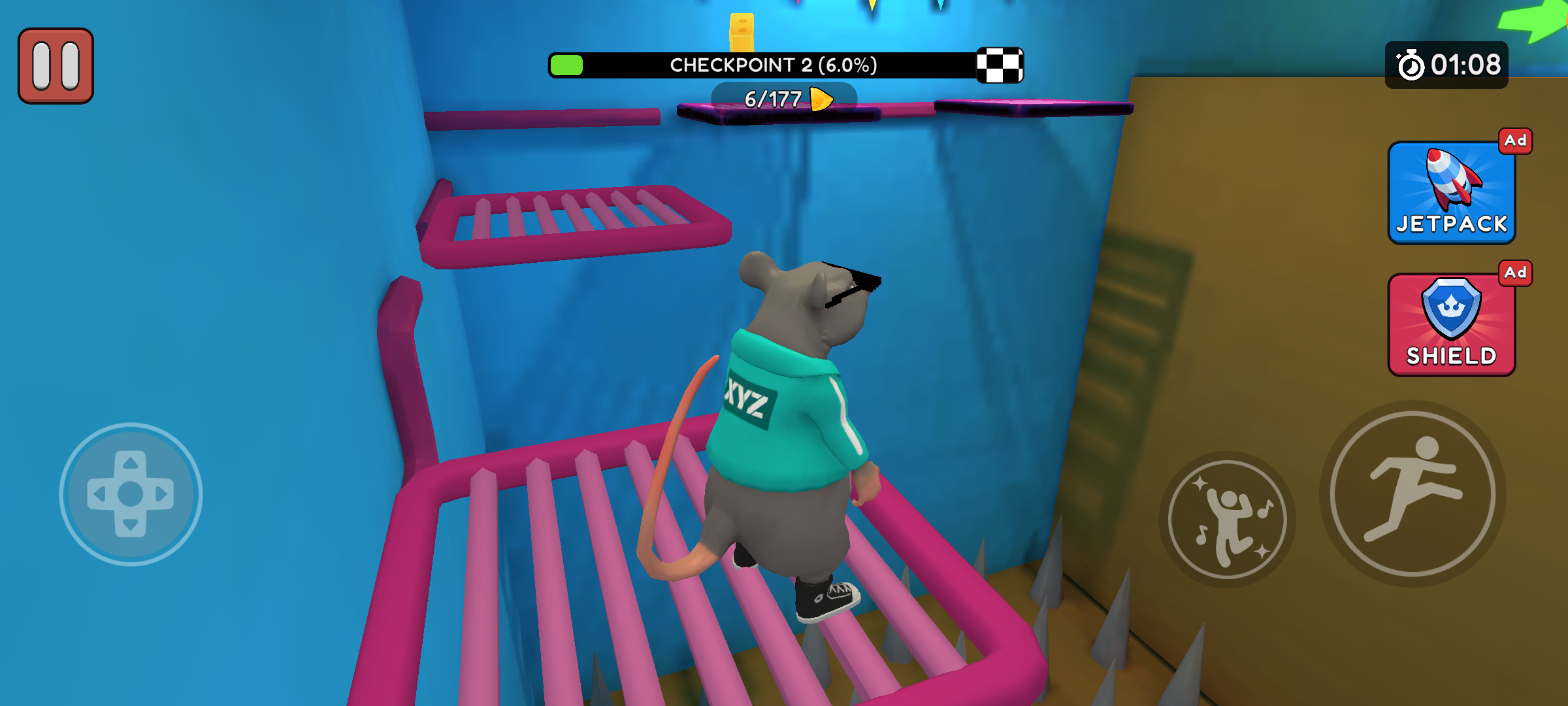Image resolution: width=1568 pixels, height=706 pixels.
Task: Activate the Jetpack ad power-up
Action: (1451, 193)
